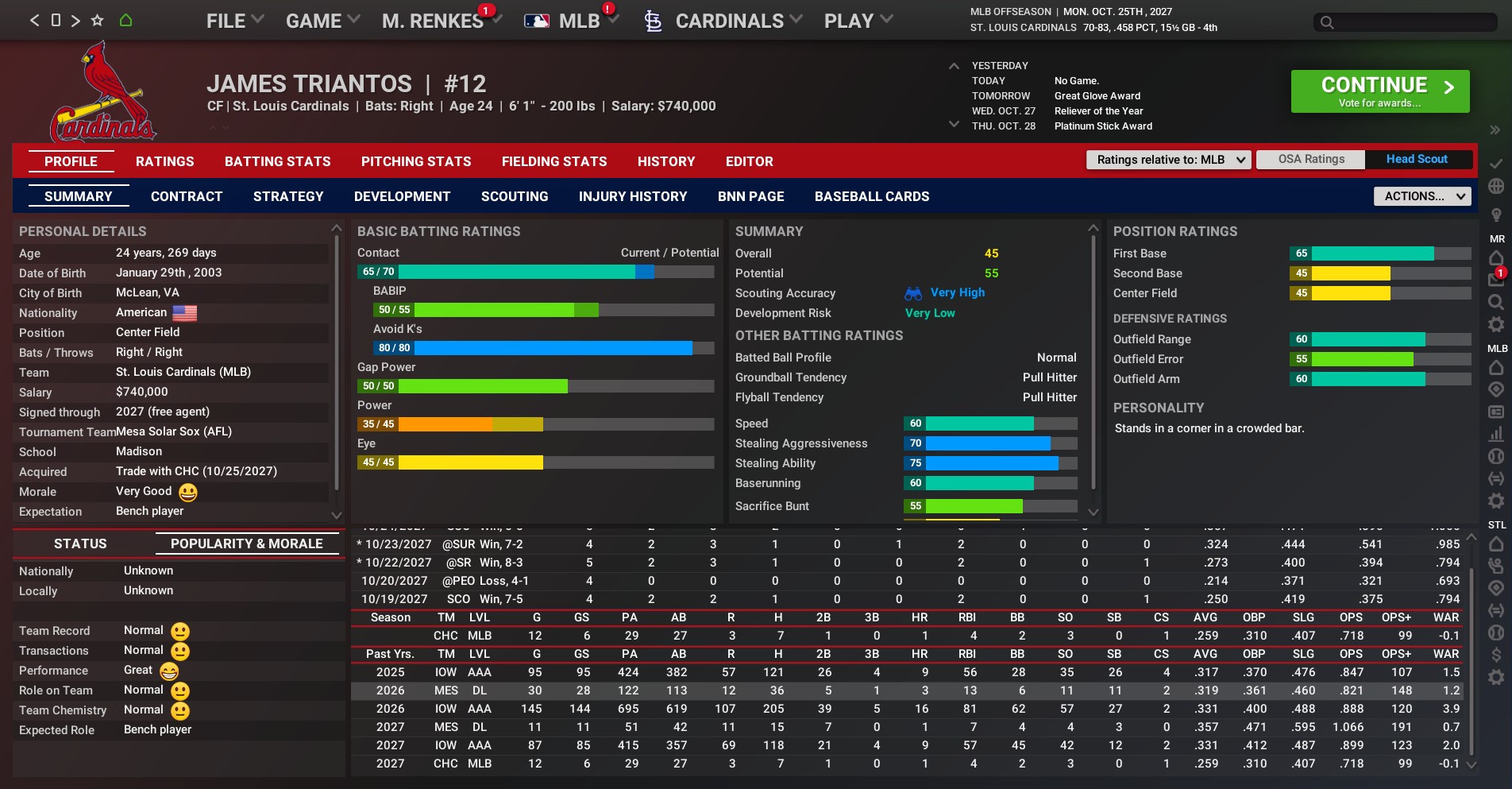
Task: Select the Contract sub-tab
Action: coord(187,196)
